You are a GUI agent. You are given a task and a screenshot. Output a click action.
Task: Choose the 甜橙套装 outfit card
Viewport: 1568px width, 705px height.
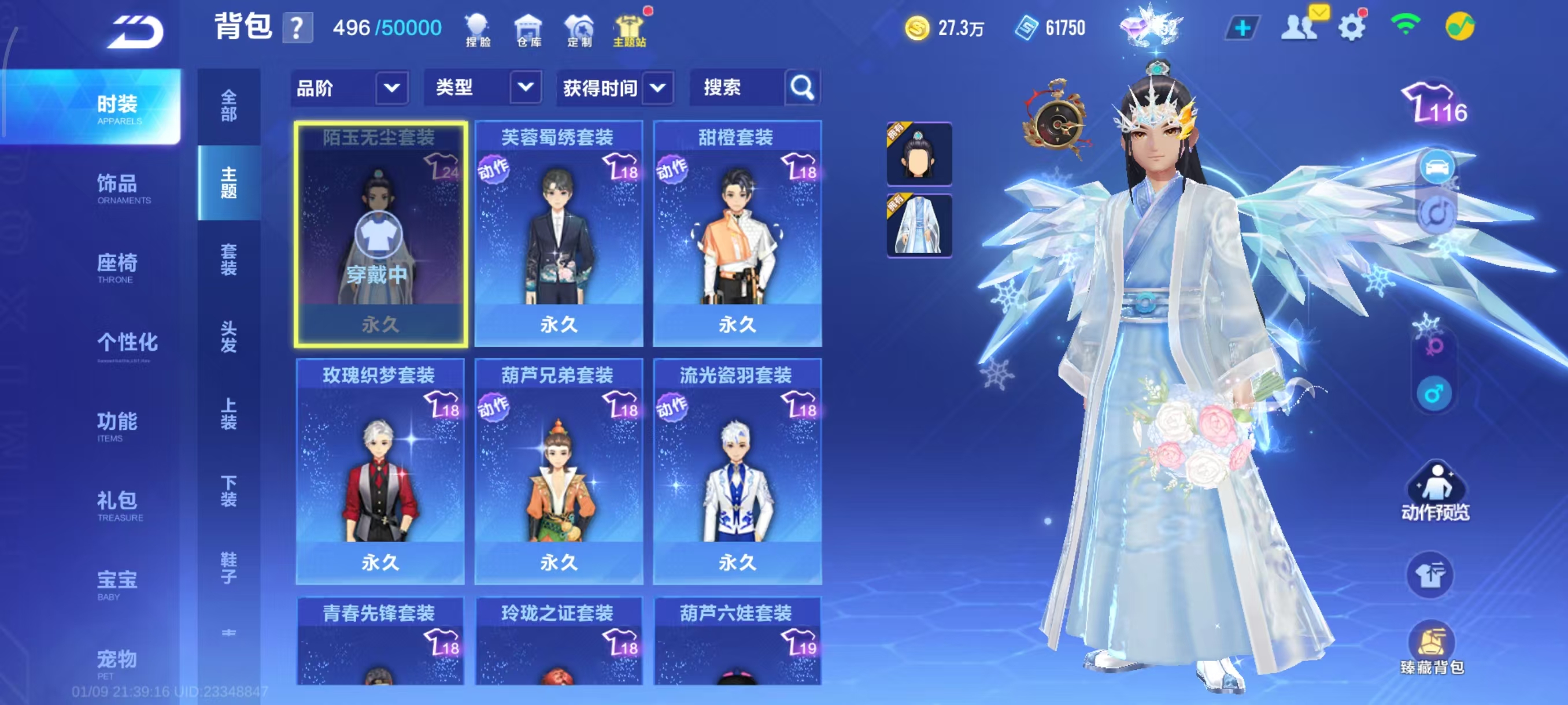[x=737, y=234]
